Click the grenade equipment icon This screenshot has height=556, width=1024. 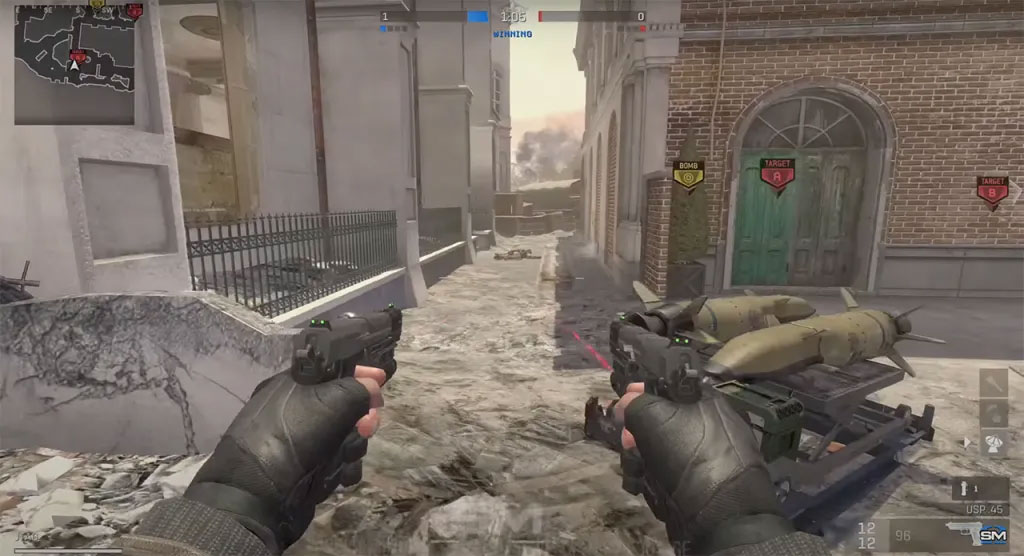click(x=965, y=486)
